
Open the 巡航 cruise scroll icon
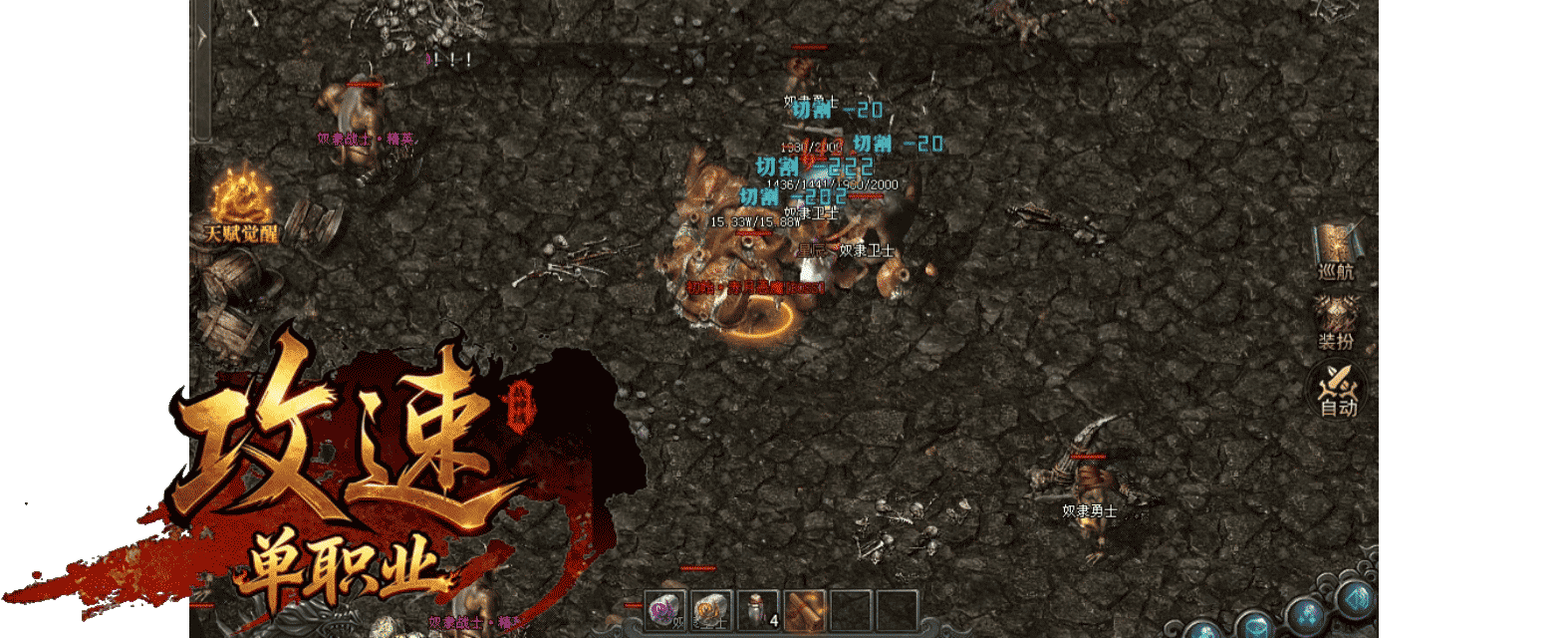[1336, 250]
